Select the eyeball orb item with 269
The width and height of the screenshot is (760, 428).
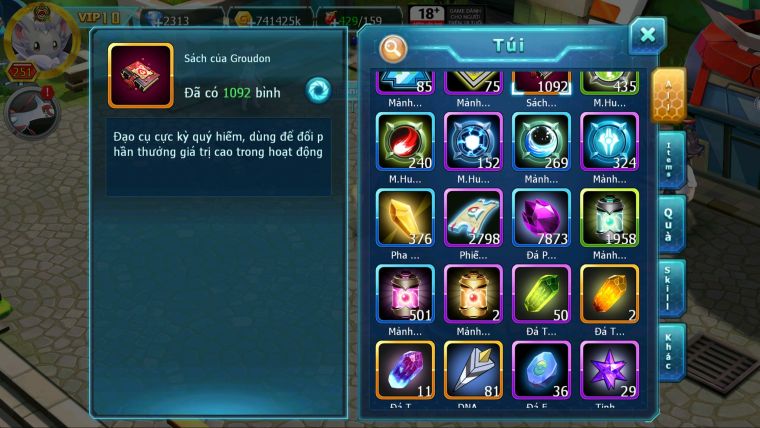pyautogui.click(x=541, y=140)
